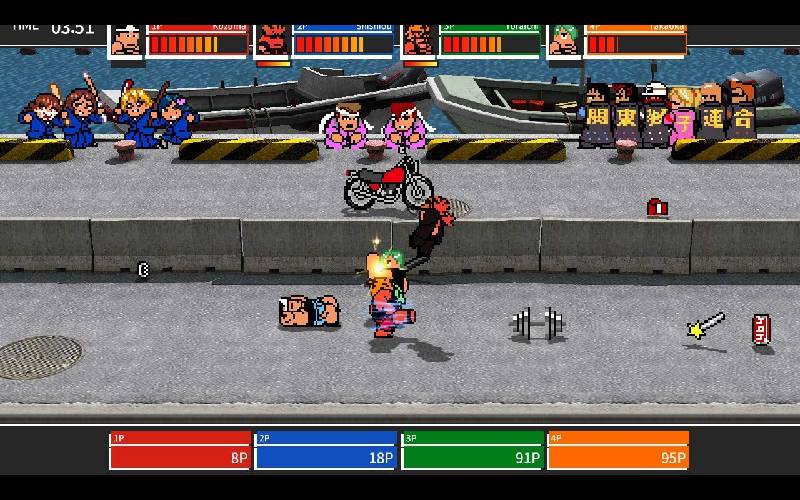This screenshot has width=800, height=500.
Task: Select player 1 Kozuma's portrait
Action: (126, 40)
